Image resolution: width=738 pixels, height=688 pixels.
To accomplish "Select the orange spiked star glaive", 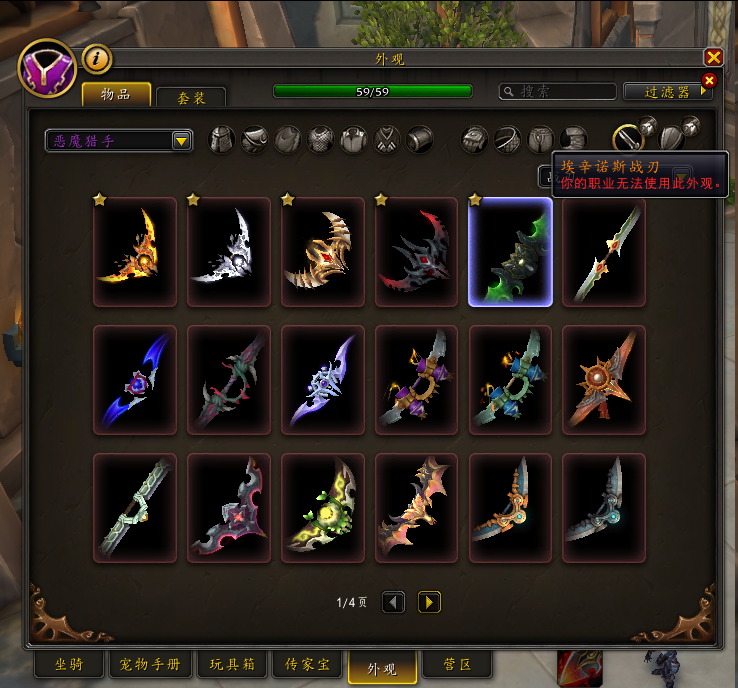I will [604, 380].
